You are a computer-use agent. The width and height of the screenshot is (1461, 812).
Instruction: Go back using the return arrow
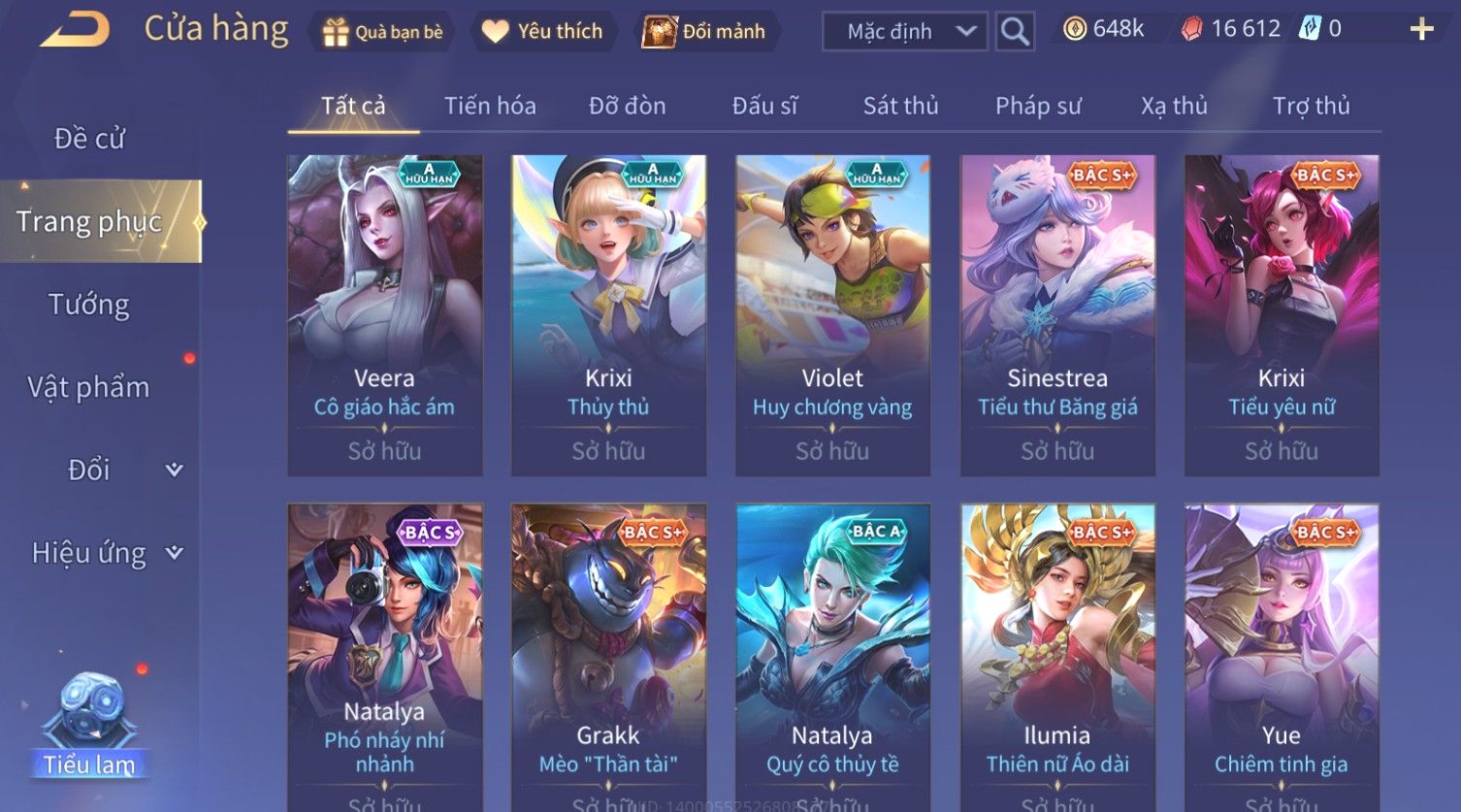(x=75, y=29)
